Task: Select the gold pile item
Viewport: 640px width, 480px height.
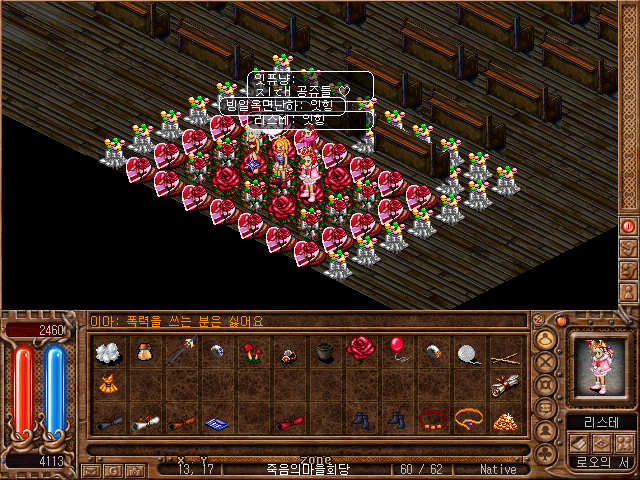Action: pyautogui.click(x=504, y=420)
